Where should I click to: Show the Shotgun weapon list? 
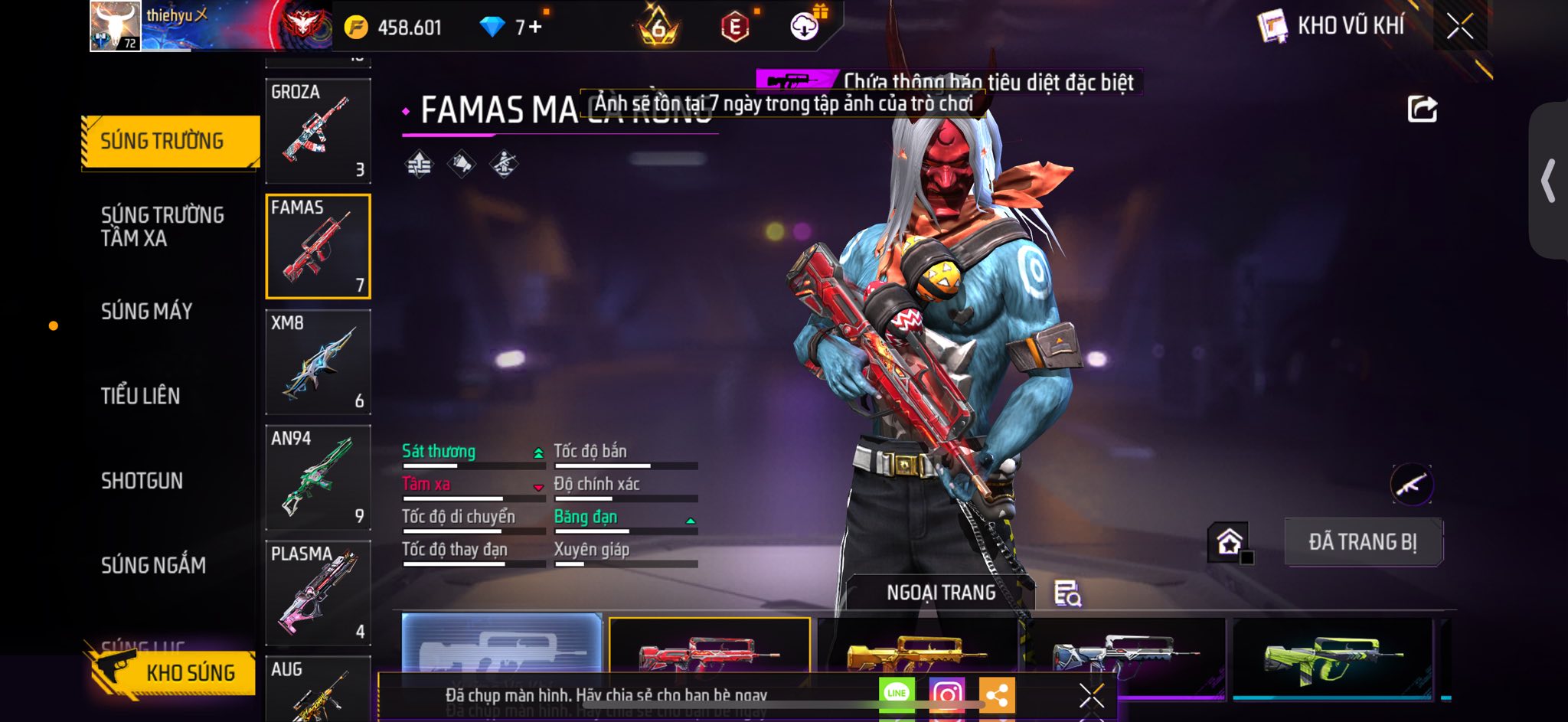click(x=142, y=481)
